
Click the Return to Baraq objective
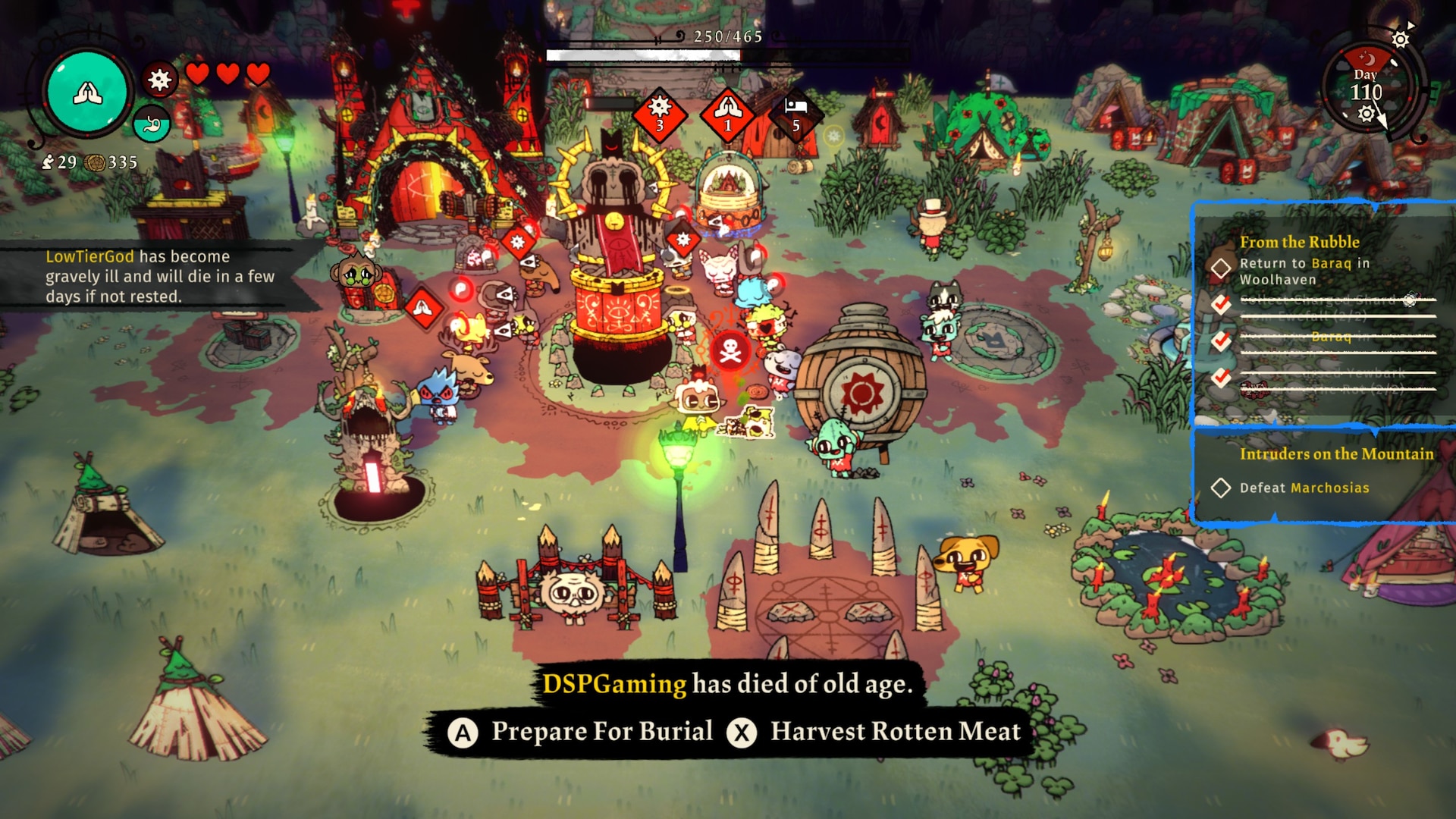(x=1304, y=271)
